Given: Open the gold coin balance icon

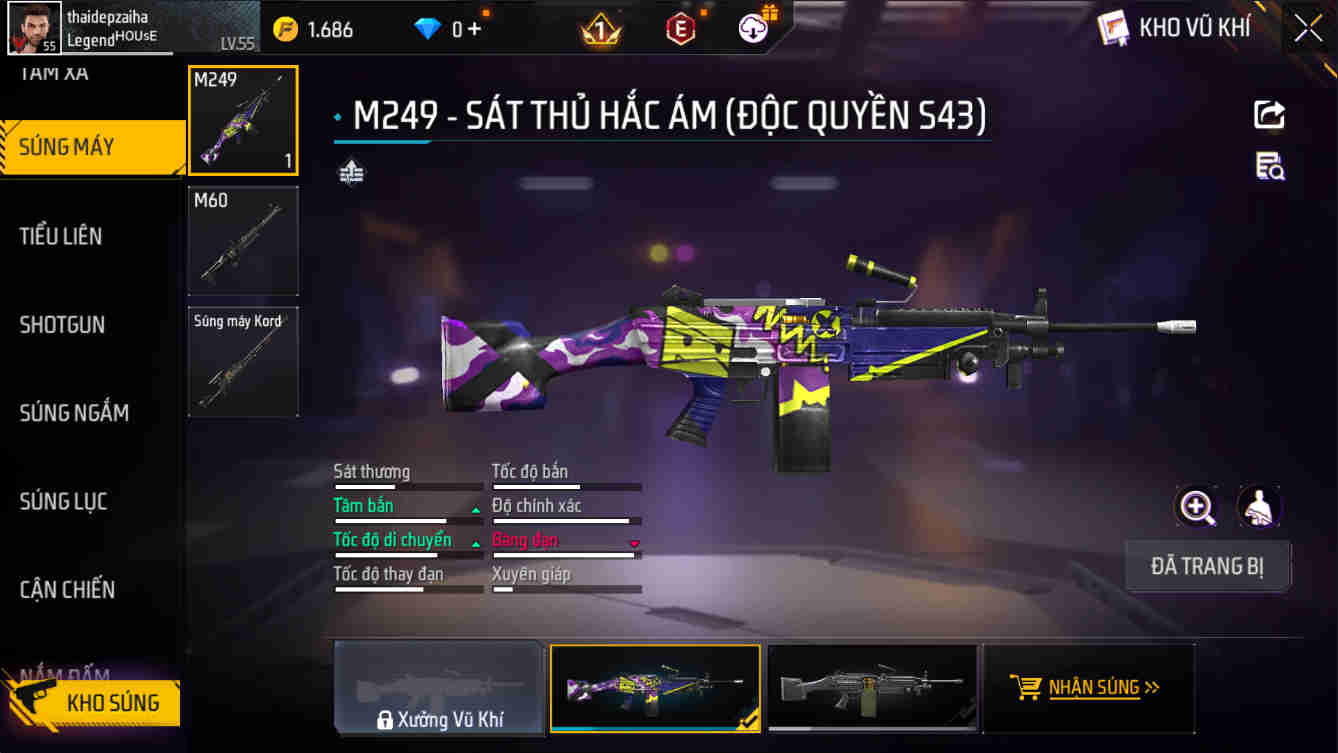Looking at the screenshot, I should point(287,29).
